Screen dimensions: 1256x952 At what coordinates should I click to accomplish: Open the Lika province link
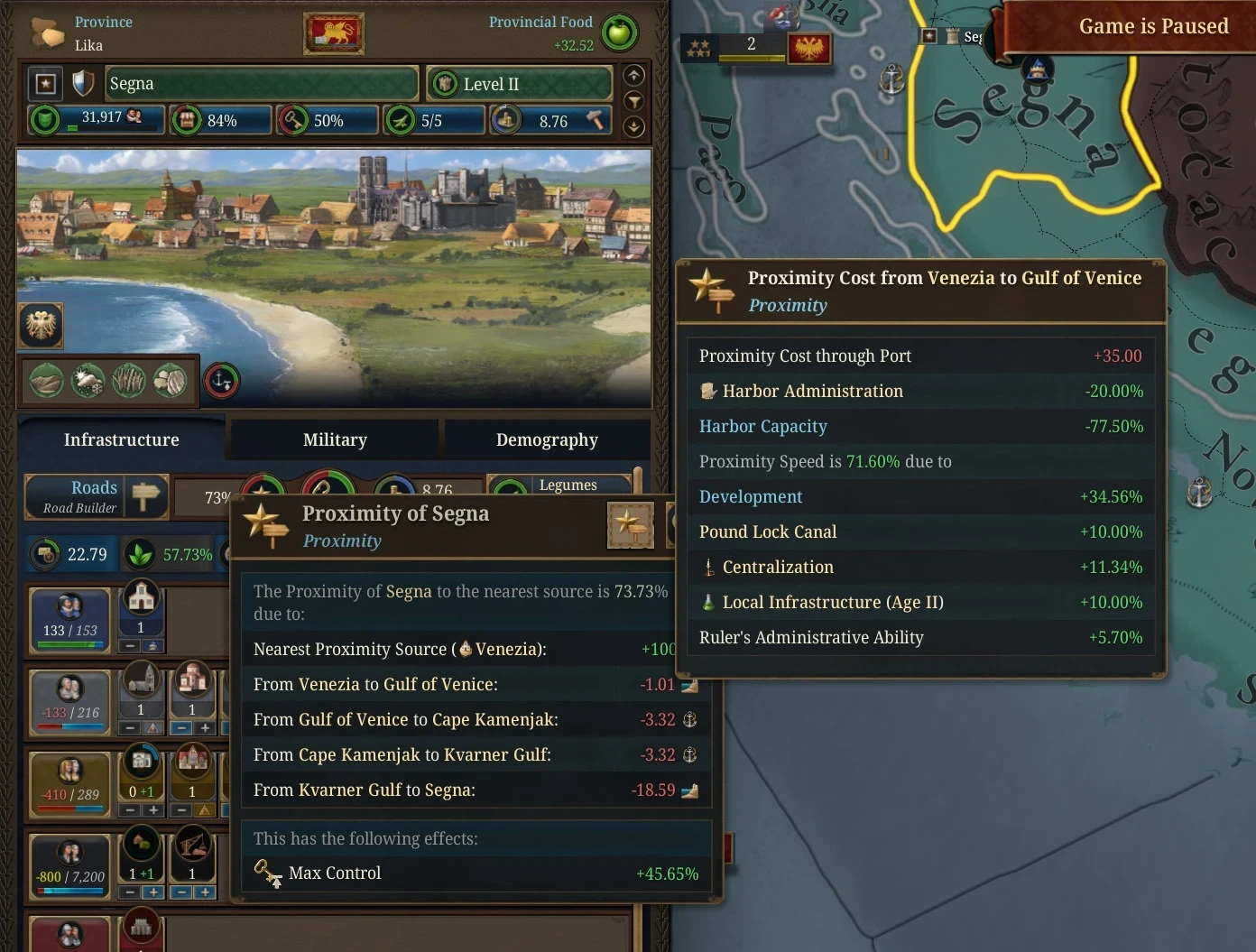[88, 45]
